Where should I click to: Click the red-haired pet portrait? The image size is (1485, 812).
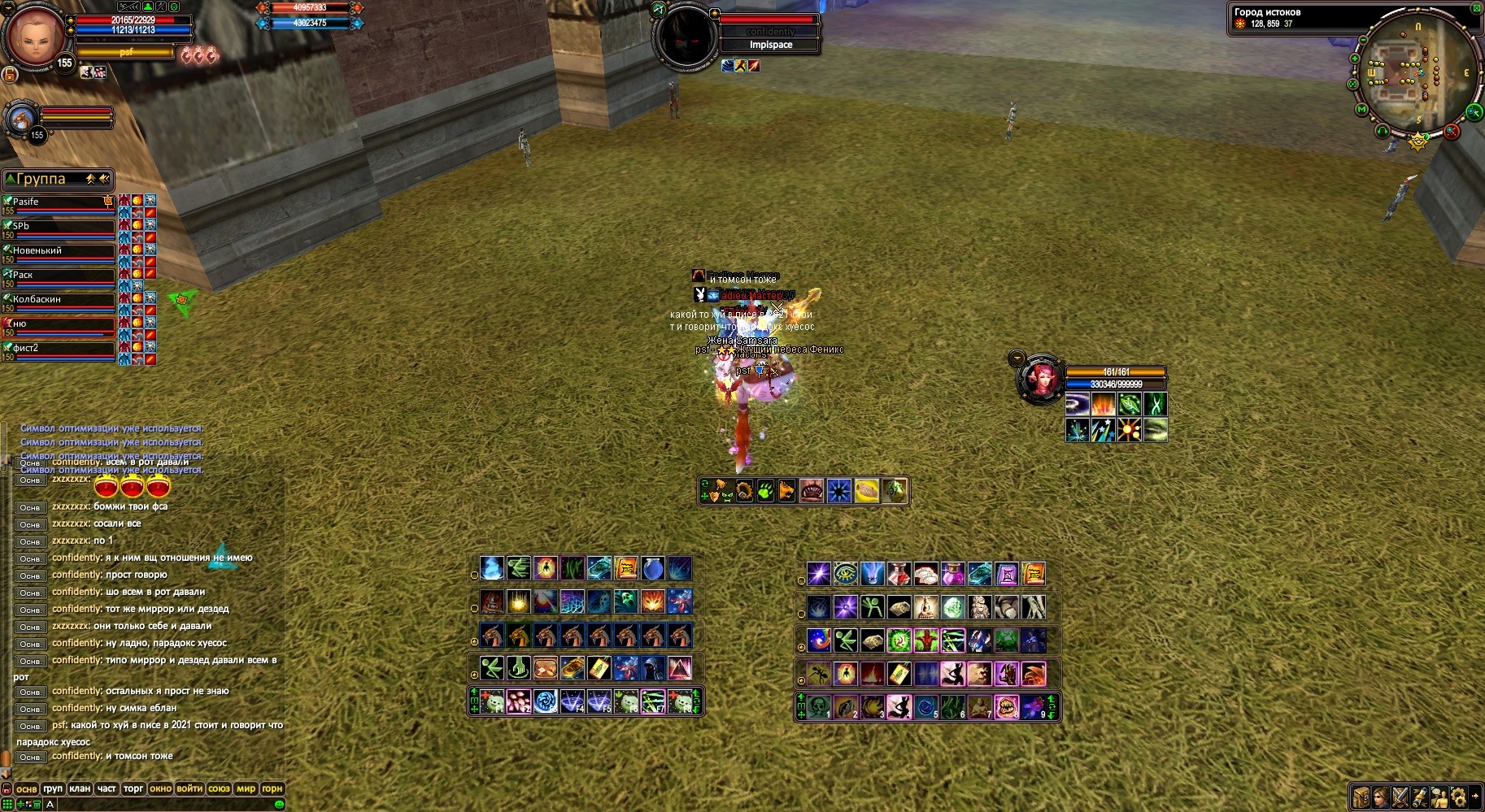[x=1040, y=380]
